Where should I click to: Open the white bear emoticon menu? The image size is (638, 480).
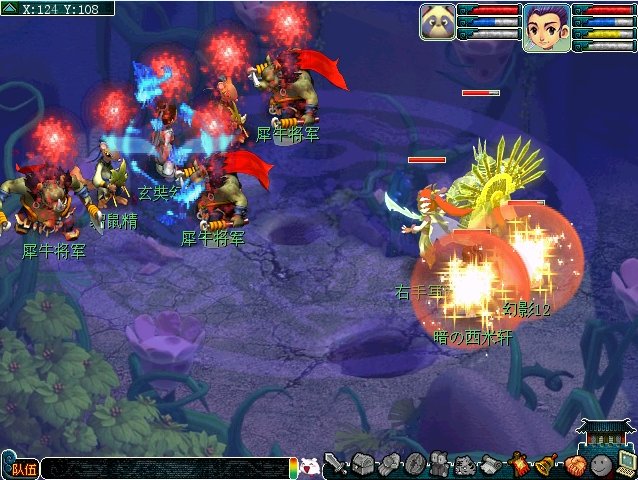[x=310, y=466]
